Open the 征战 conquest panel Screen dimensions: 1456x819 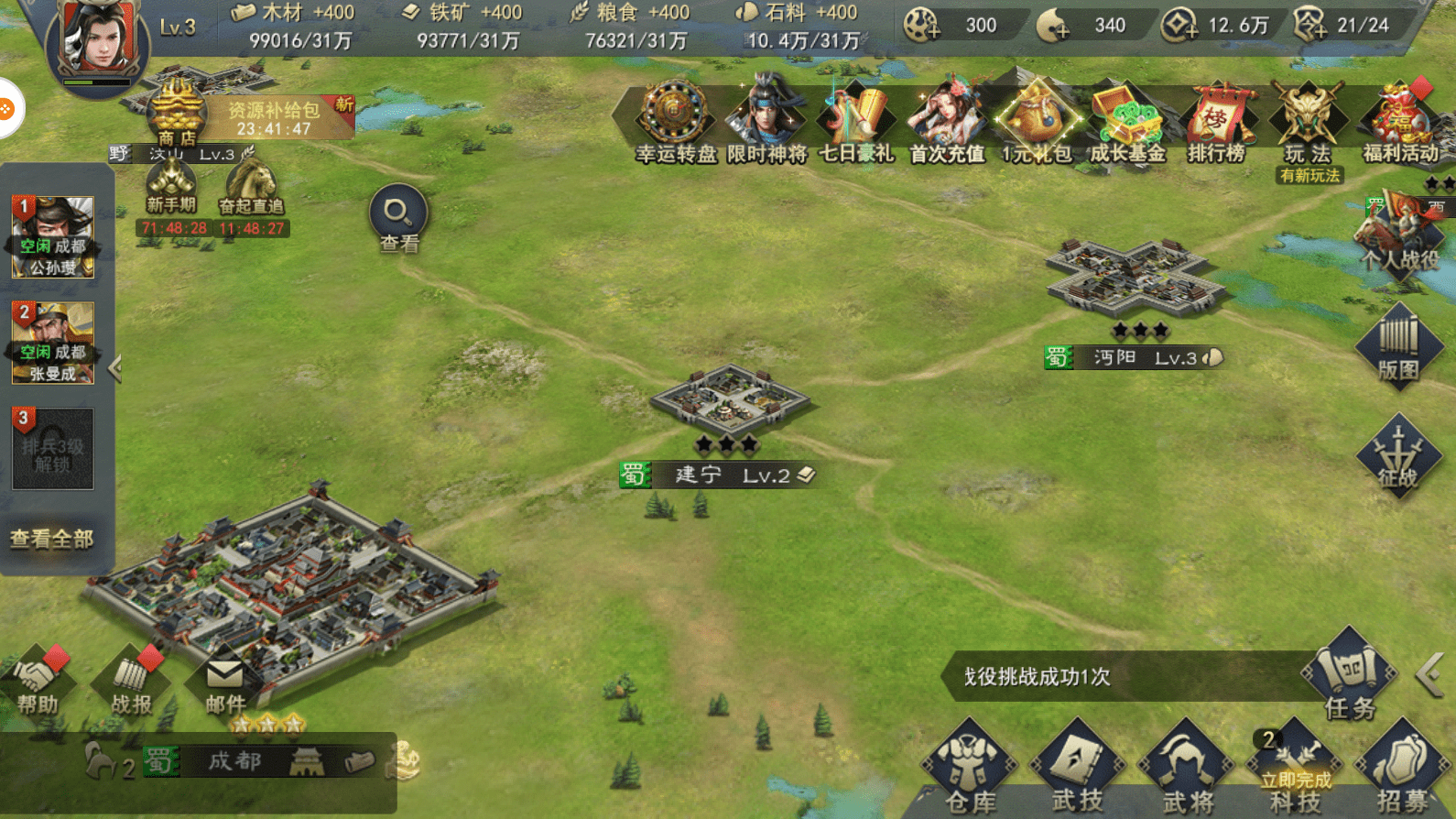1398,456
